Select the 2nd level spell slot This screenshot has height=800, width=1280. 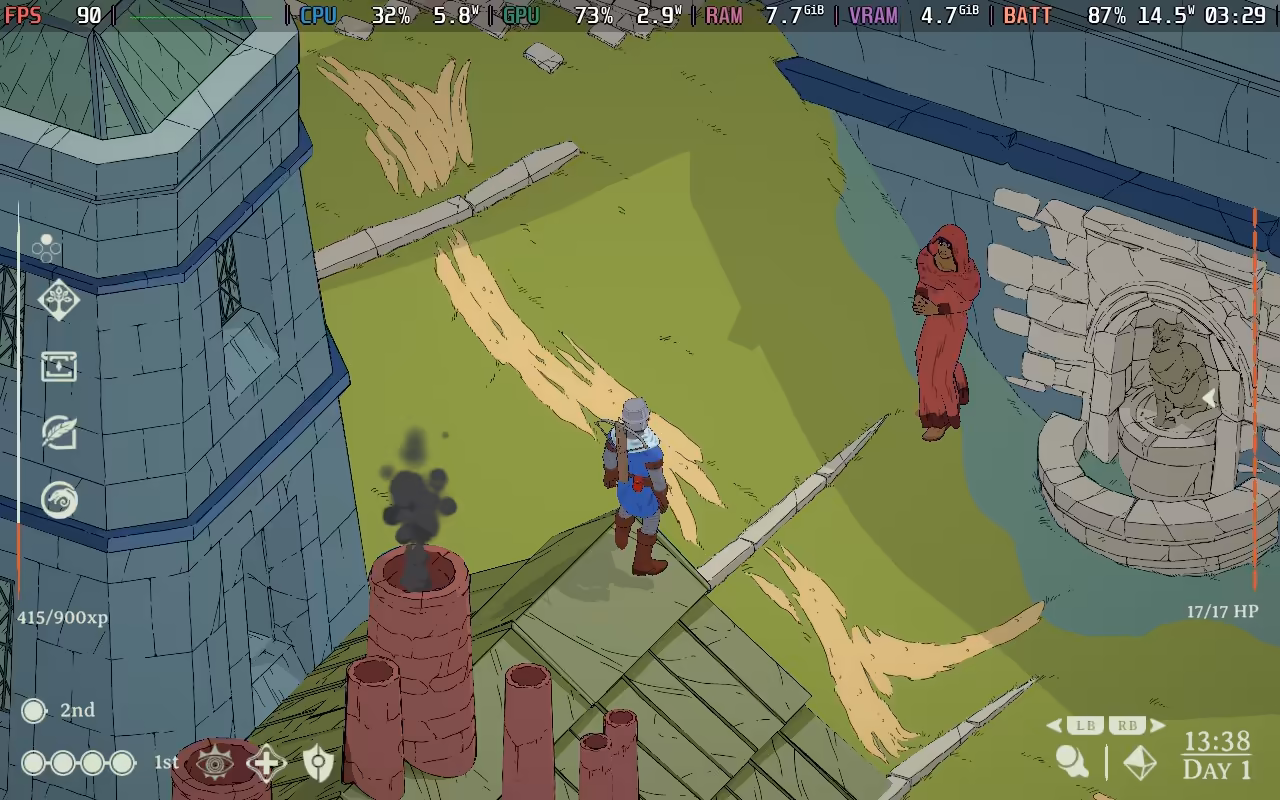coord(34,710)
